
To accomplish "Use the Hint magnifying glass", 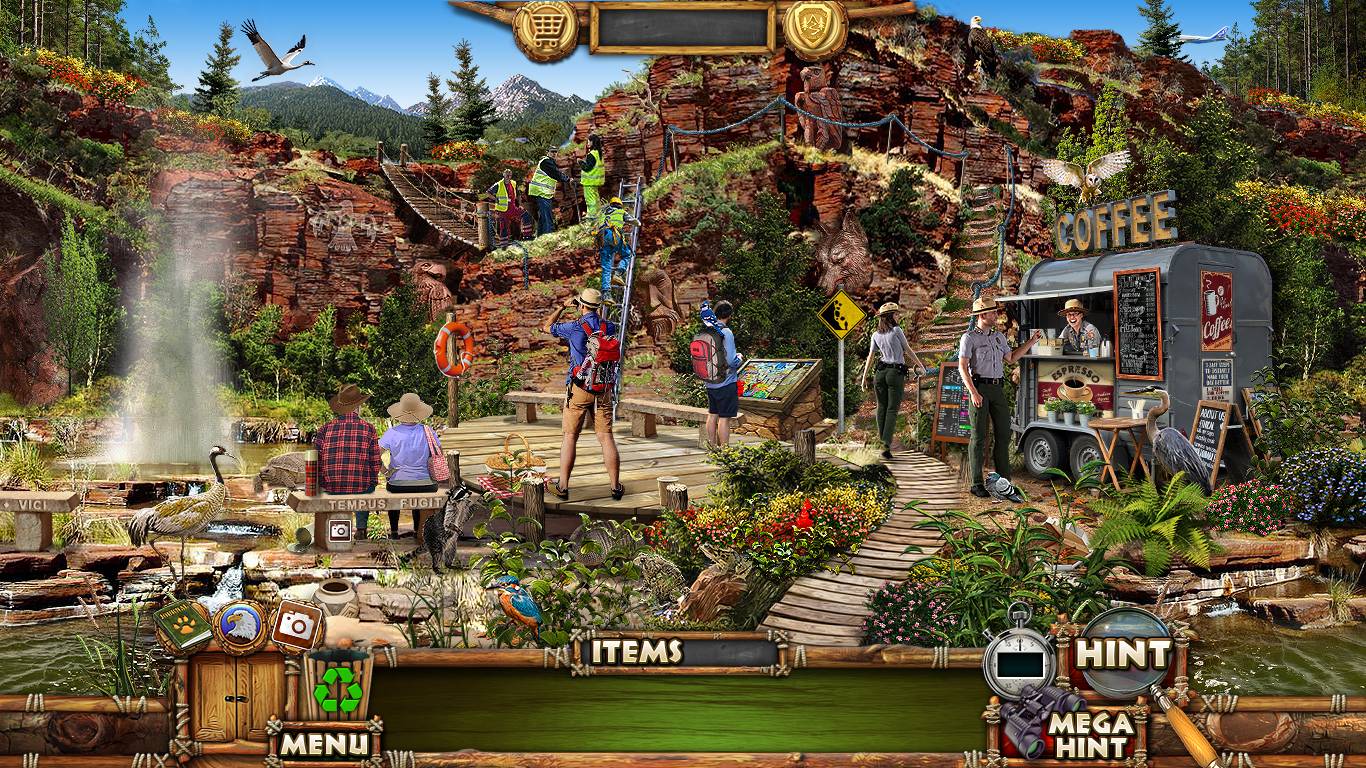I will click(x=1123, y=654).
